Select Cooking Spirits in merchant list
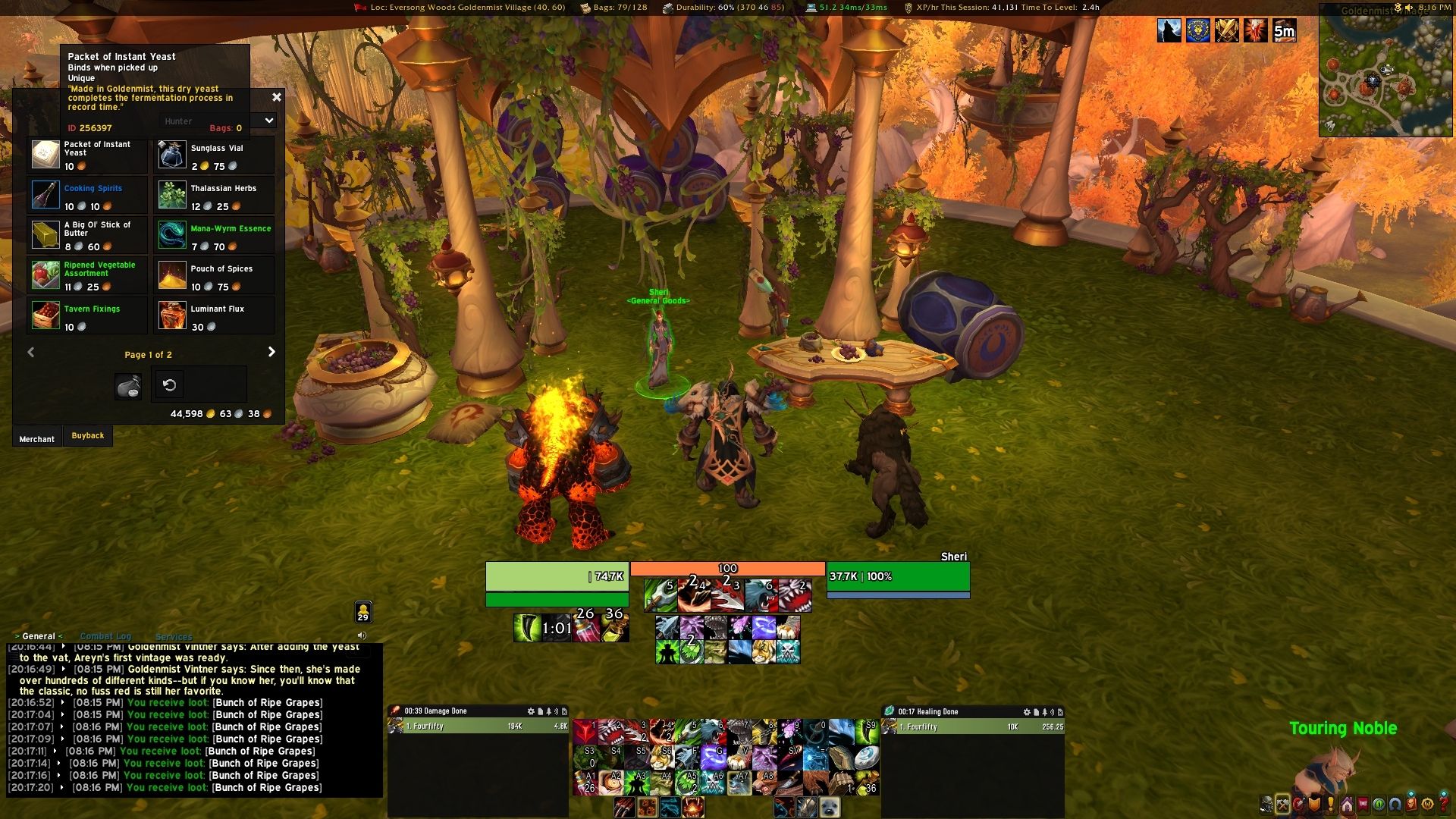 46,195
